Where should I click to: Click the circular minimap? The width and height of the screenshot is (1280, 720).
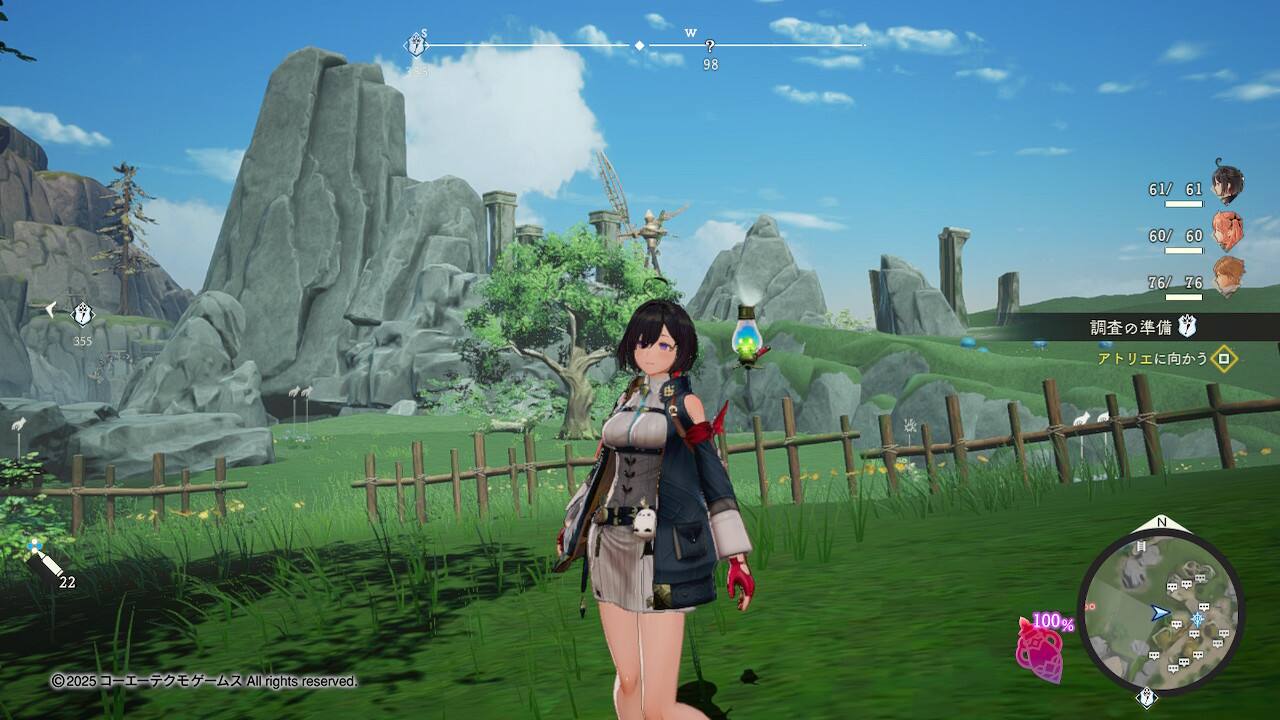(x=1161, y=611)
